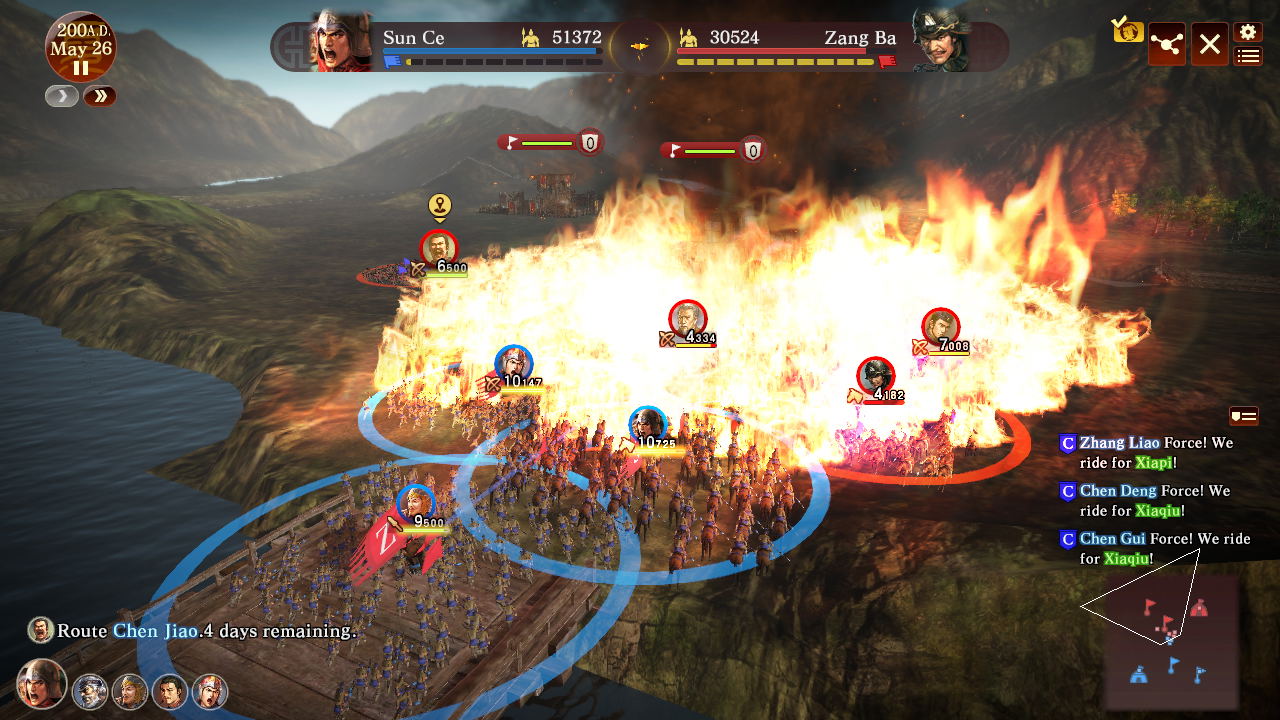The width and height of the screenshot is (1280, 720).
Task: Target the enemy unit with 6500 troops
Action: click(x=438, y=248)
